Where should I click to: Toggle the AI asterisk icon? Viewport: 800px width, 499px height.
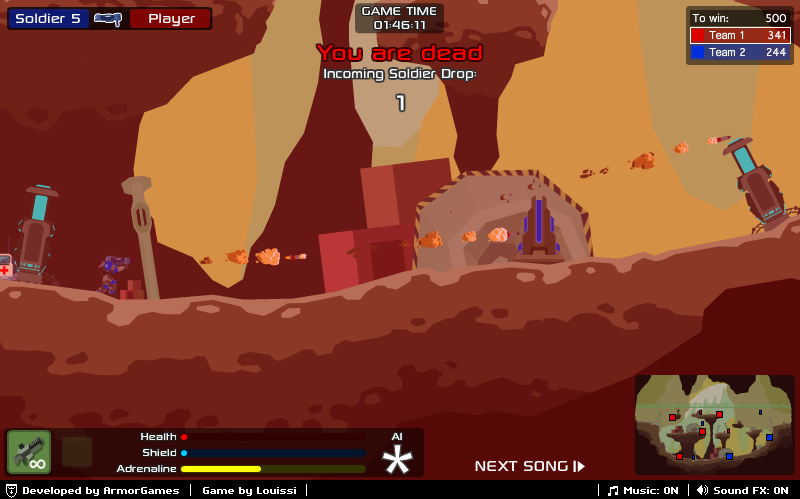click(x=398, y=459)
